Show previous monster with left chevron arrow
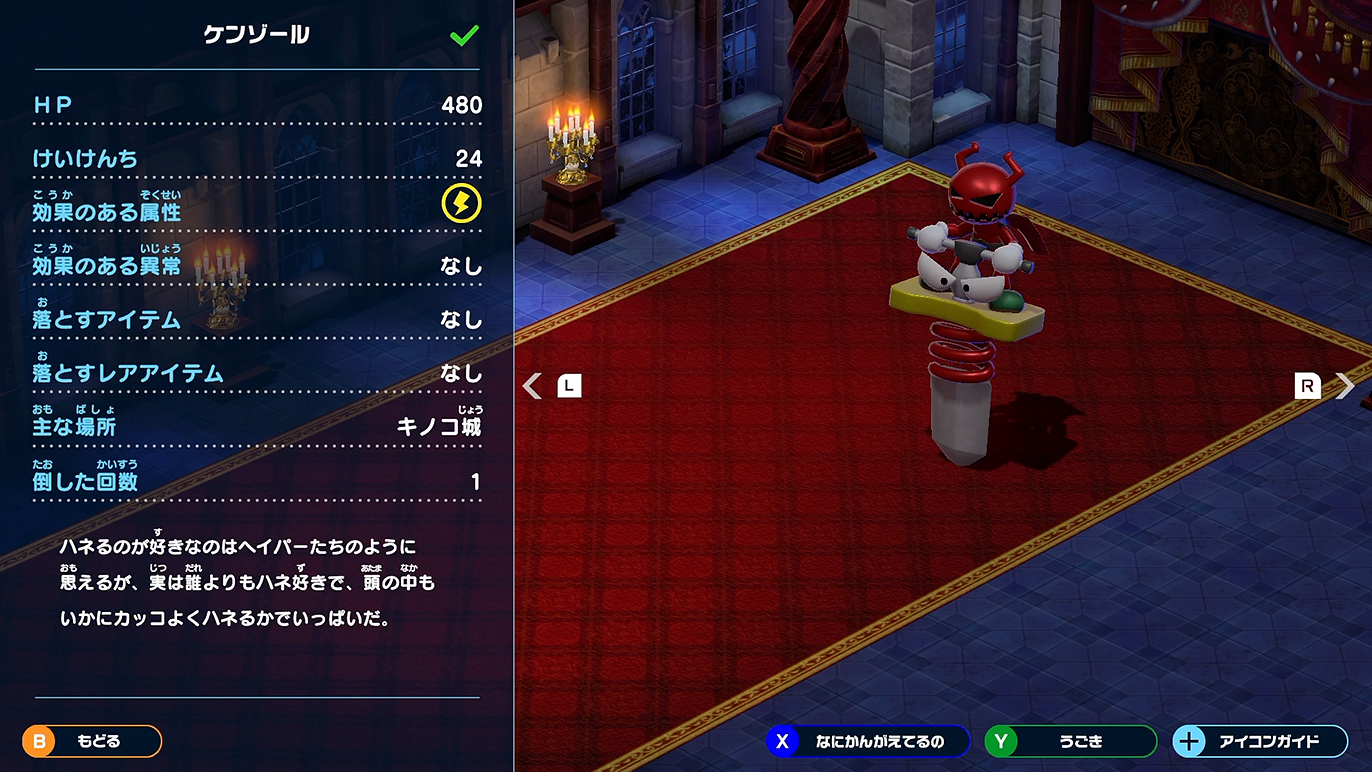This screenshot has width=1372, height=772. click(533, 386)
